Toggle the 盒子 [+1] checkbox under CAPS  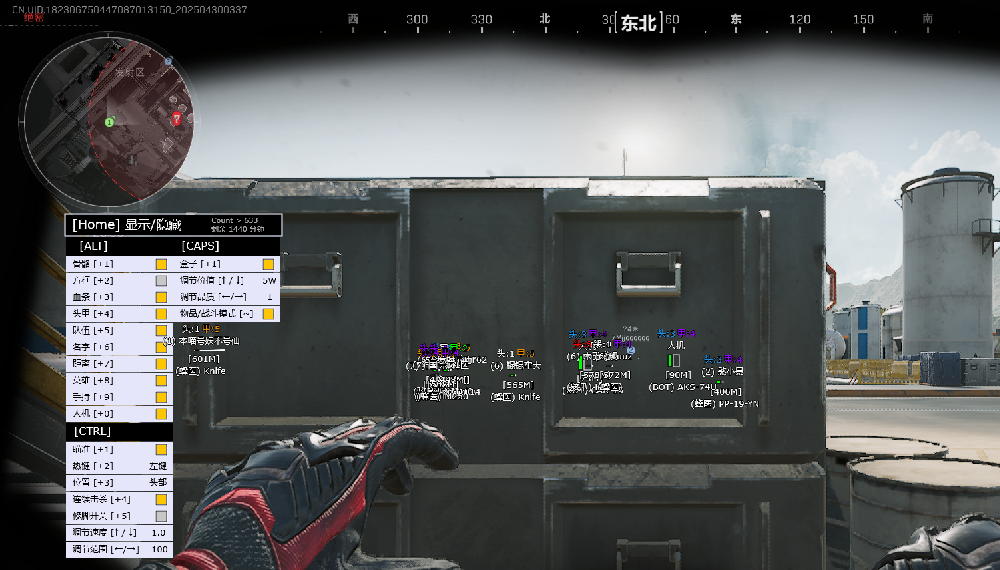tap(268, 265)
